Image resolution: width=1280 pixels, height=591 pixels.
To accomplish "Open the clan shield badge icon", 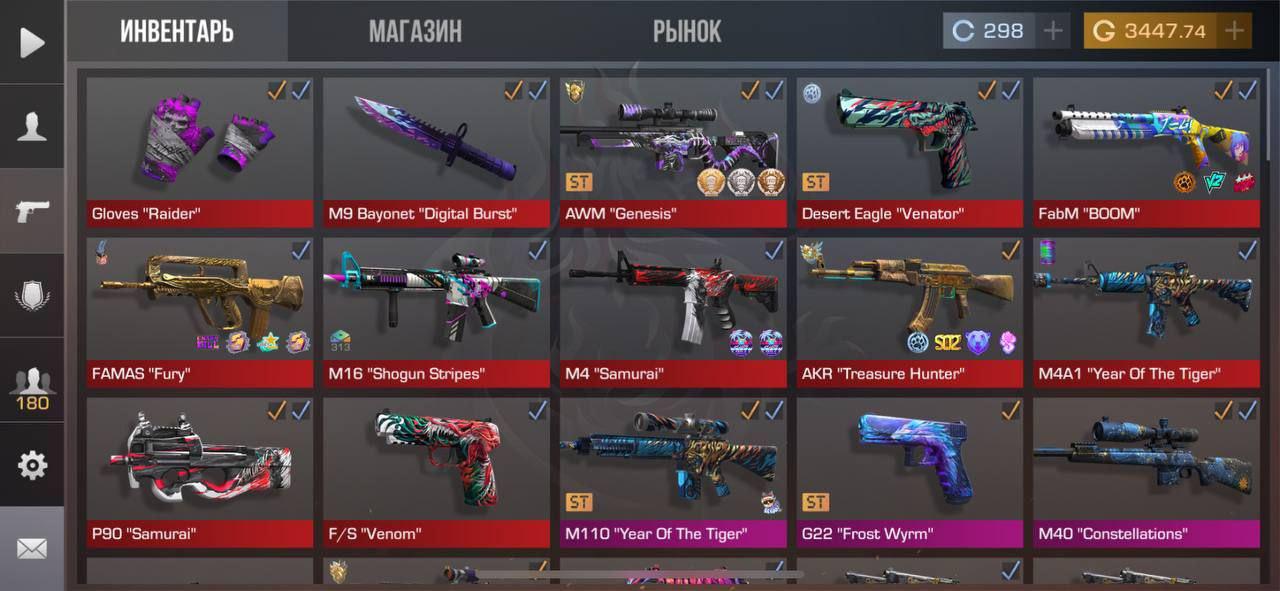I will pyautogui.click(x=32, y=296).
